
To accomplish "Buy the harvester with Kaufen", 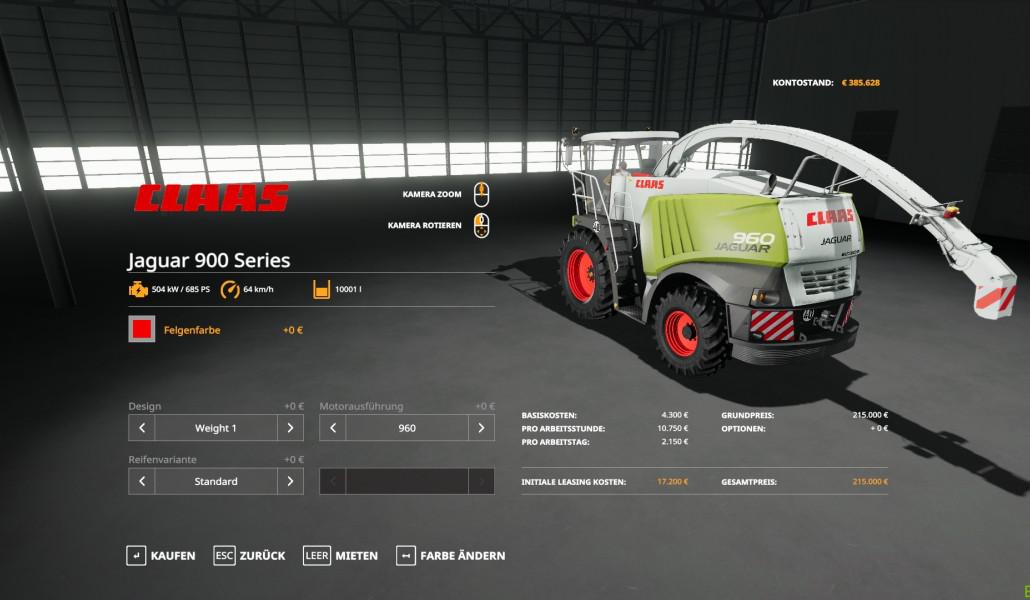I will click(x=161, y=555).
